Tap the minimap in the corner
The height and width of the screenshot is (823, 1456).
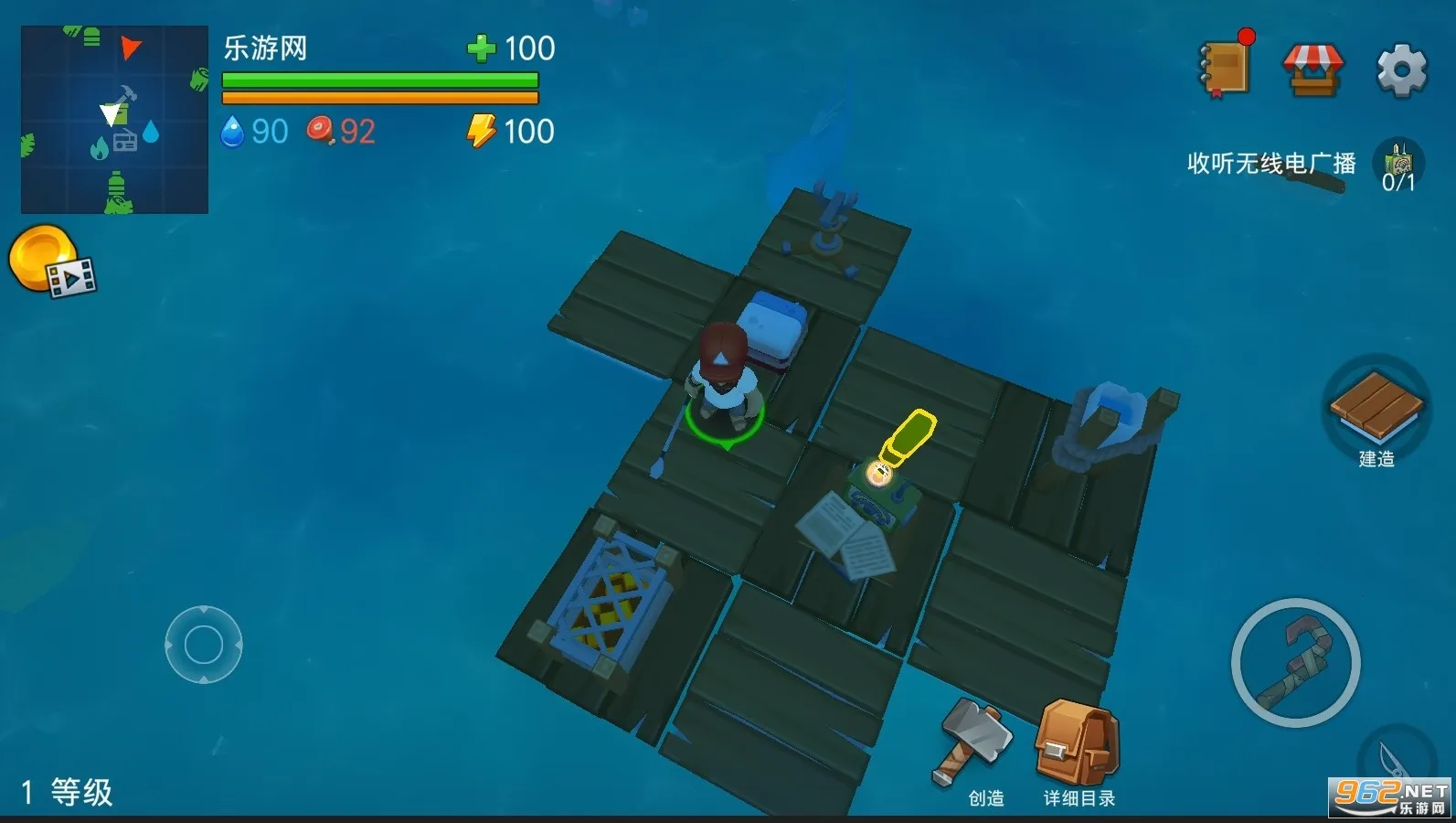pos(114,120)
